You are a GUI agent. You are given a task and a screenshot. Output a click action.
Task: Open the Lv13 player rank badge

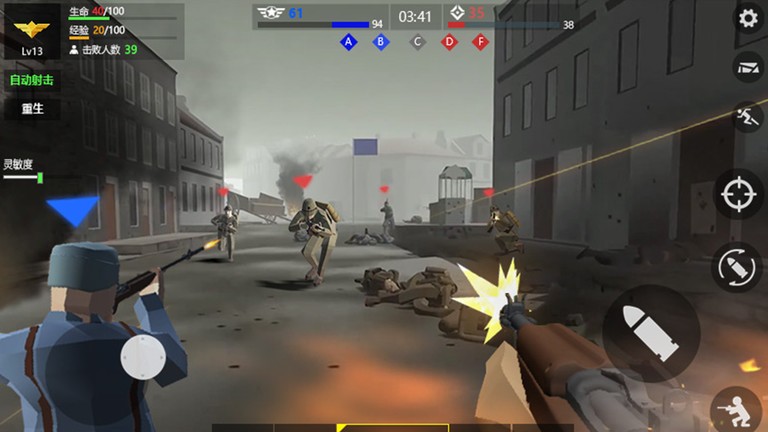click(32, 31)
